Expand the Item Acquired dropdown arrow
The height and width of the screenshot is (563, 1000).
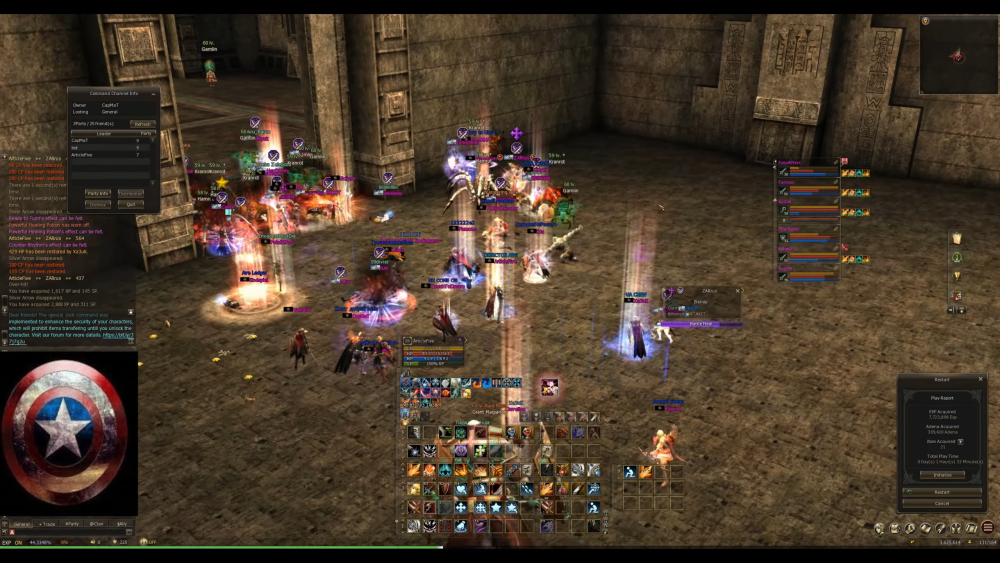[x=961, y=441]
